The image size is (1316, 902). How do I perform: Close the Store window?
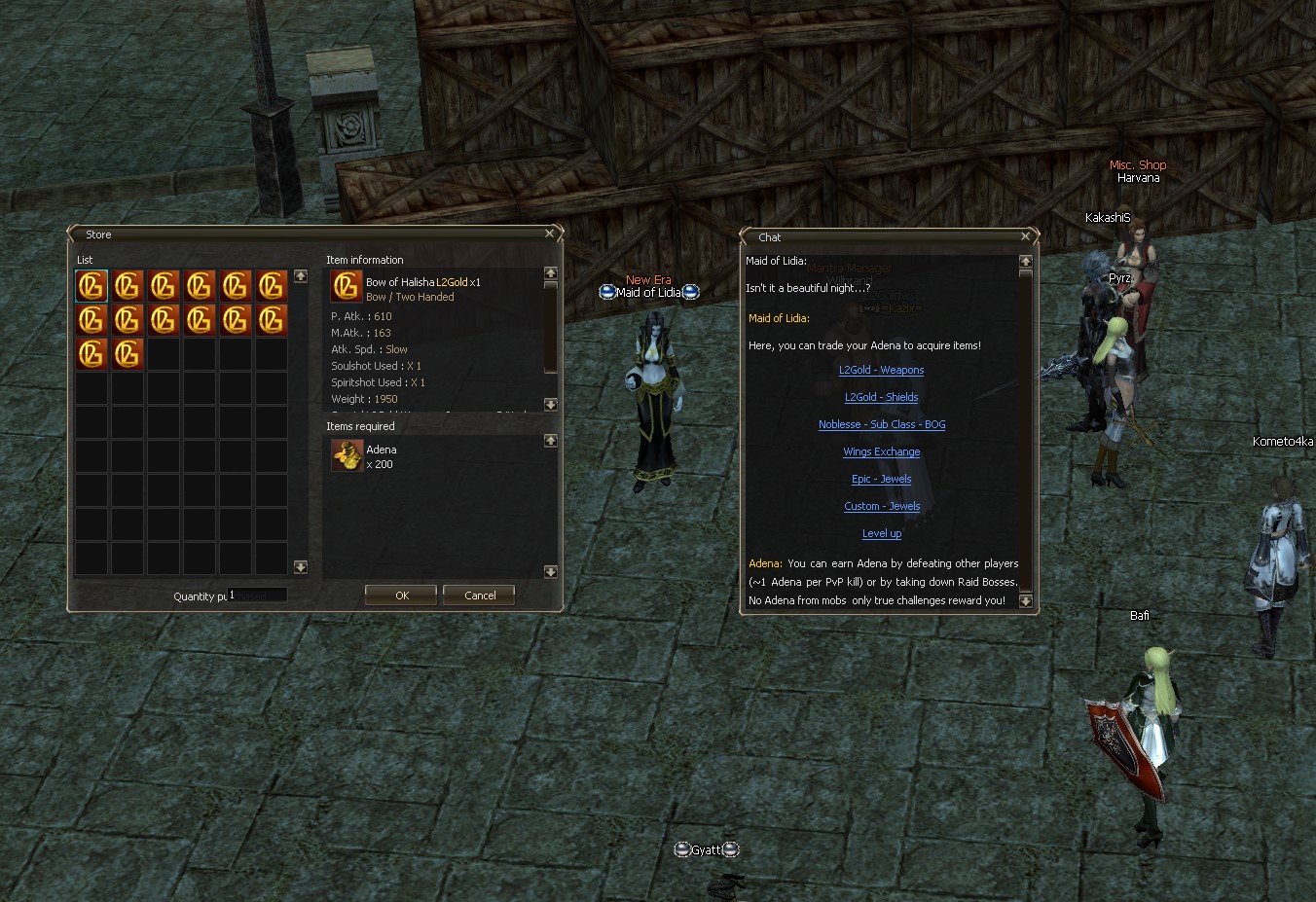pyautogui.click(x=549, y=234)
